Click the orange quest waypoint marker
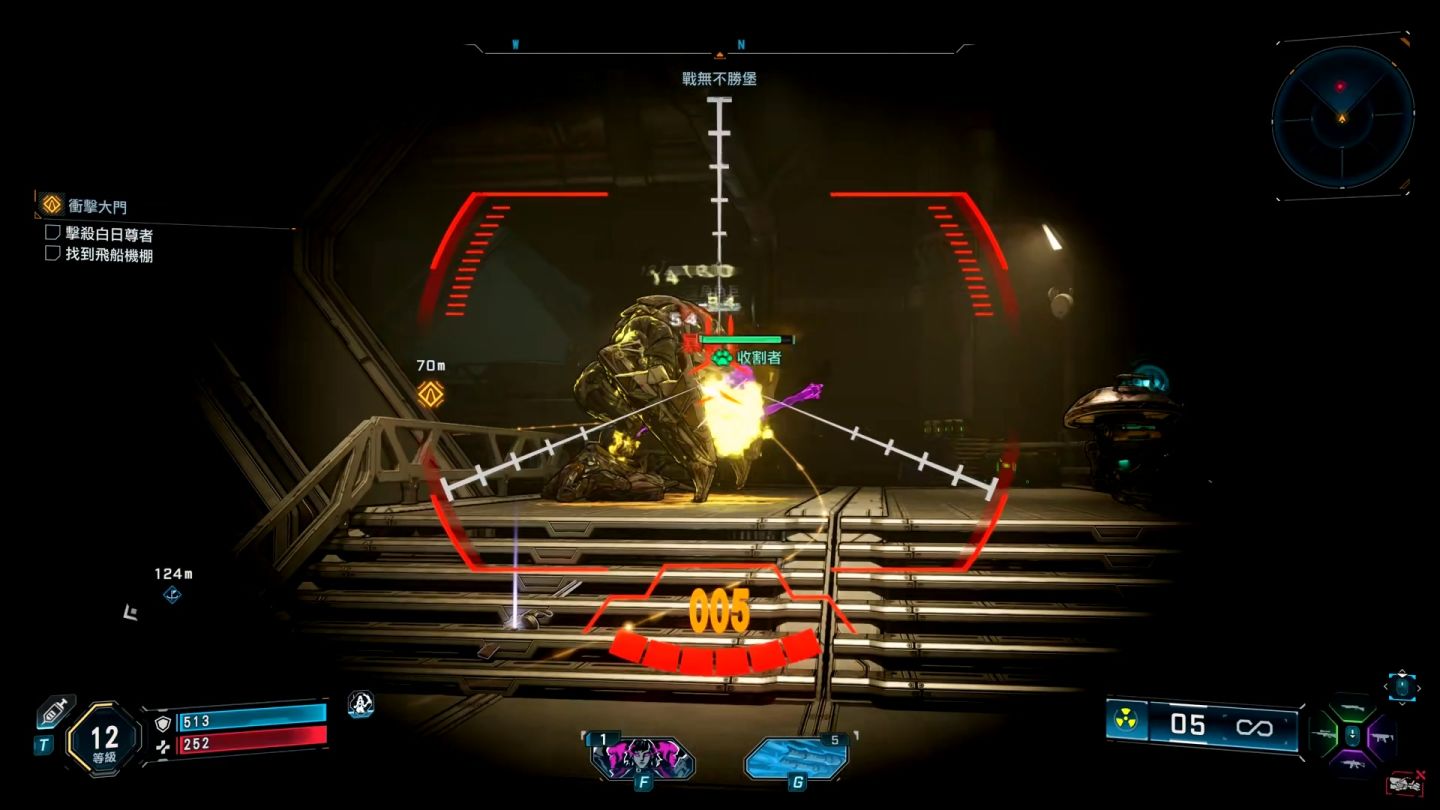This screenshot has height=810, width=1440. tap(431, 393)
